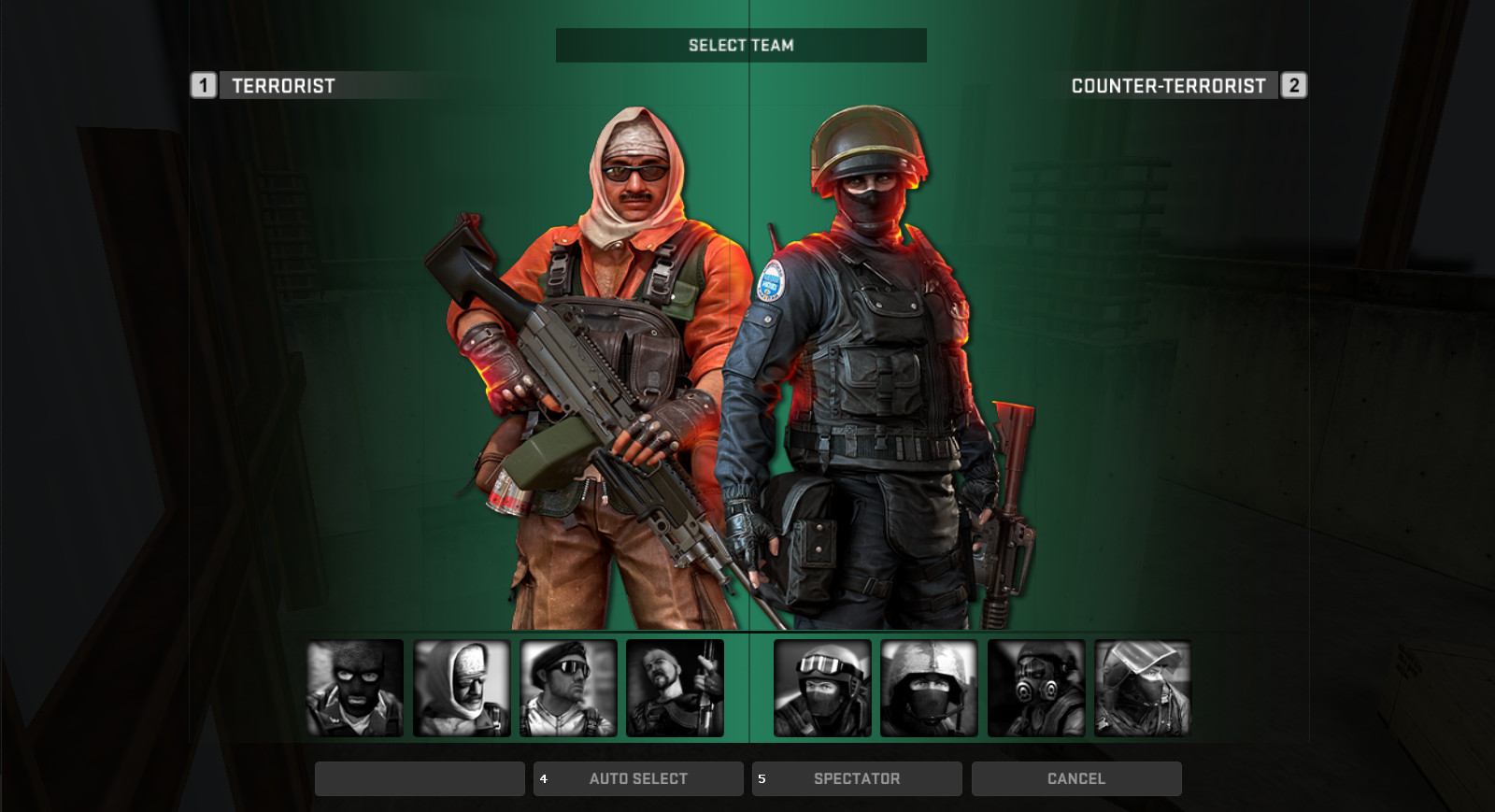Pick Auto Select team option
The width and height of the screenshot is (1495, 812).
pos(638,778)
